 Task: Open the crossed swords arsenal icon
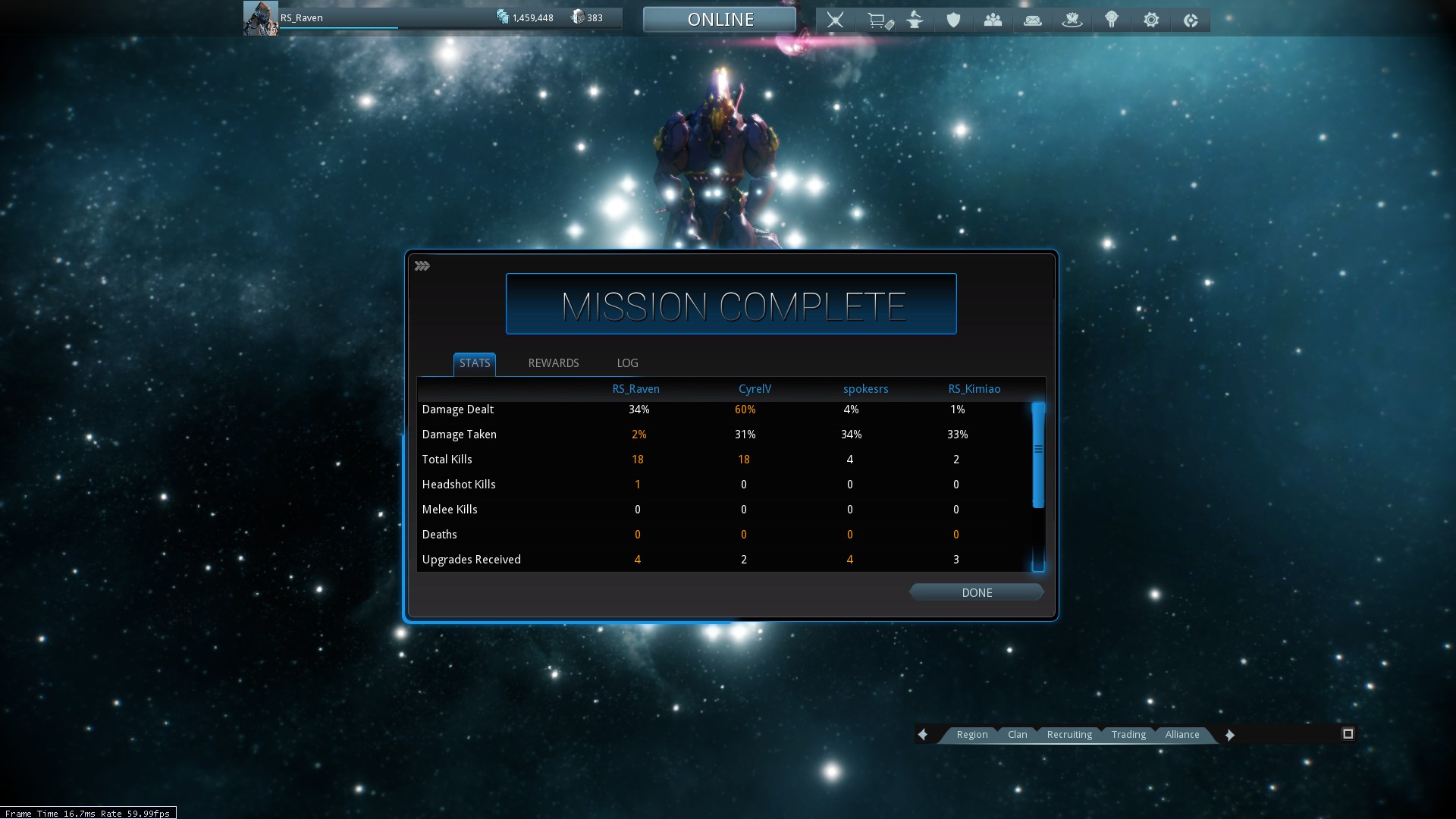[835, 20]
